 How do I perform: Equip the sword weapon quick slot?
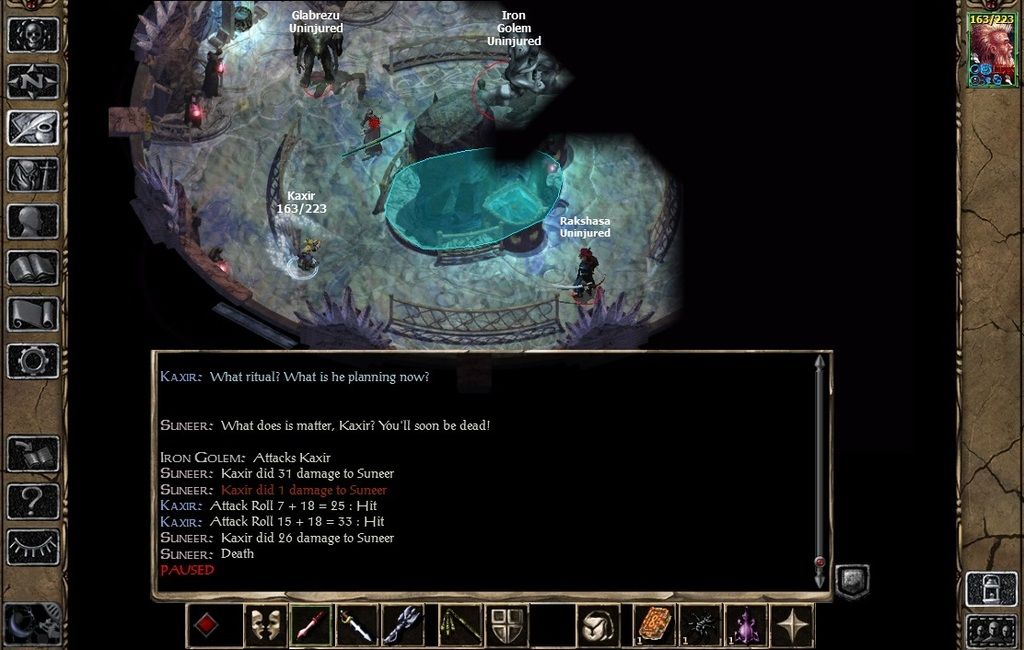click(x=357, y=626)
